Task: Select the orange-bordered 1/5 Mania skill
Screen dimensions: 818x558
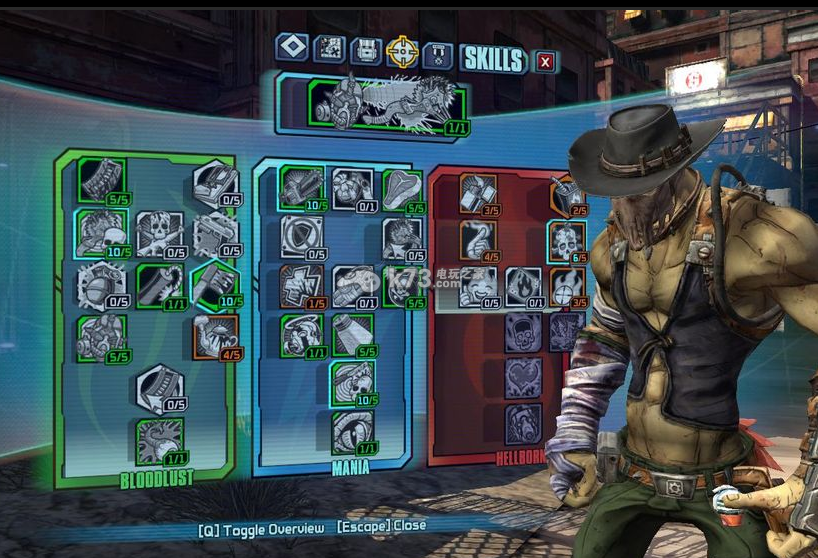Action: click(301, 285)
